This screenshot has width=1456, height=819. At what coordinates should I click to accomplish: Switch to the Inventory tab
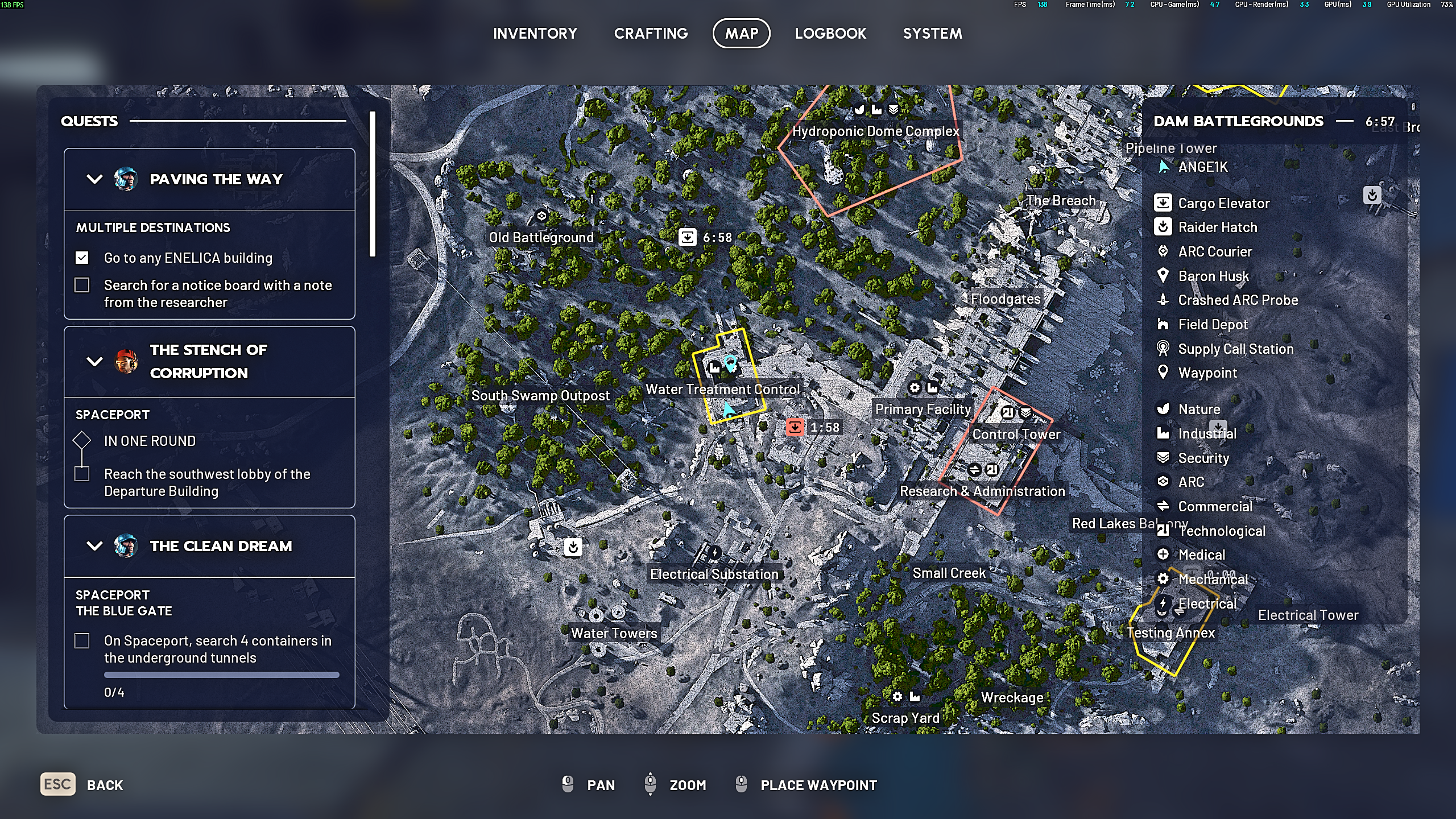tap(535, 34)
